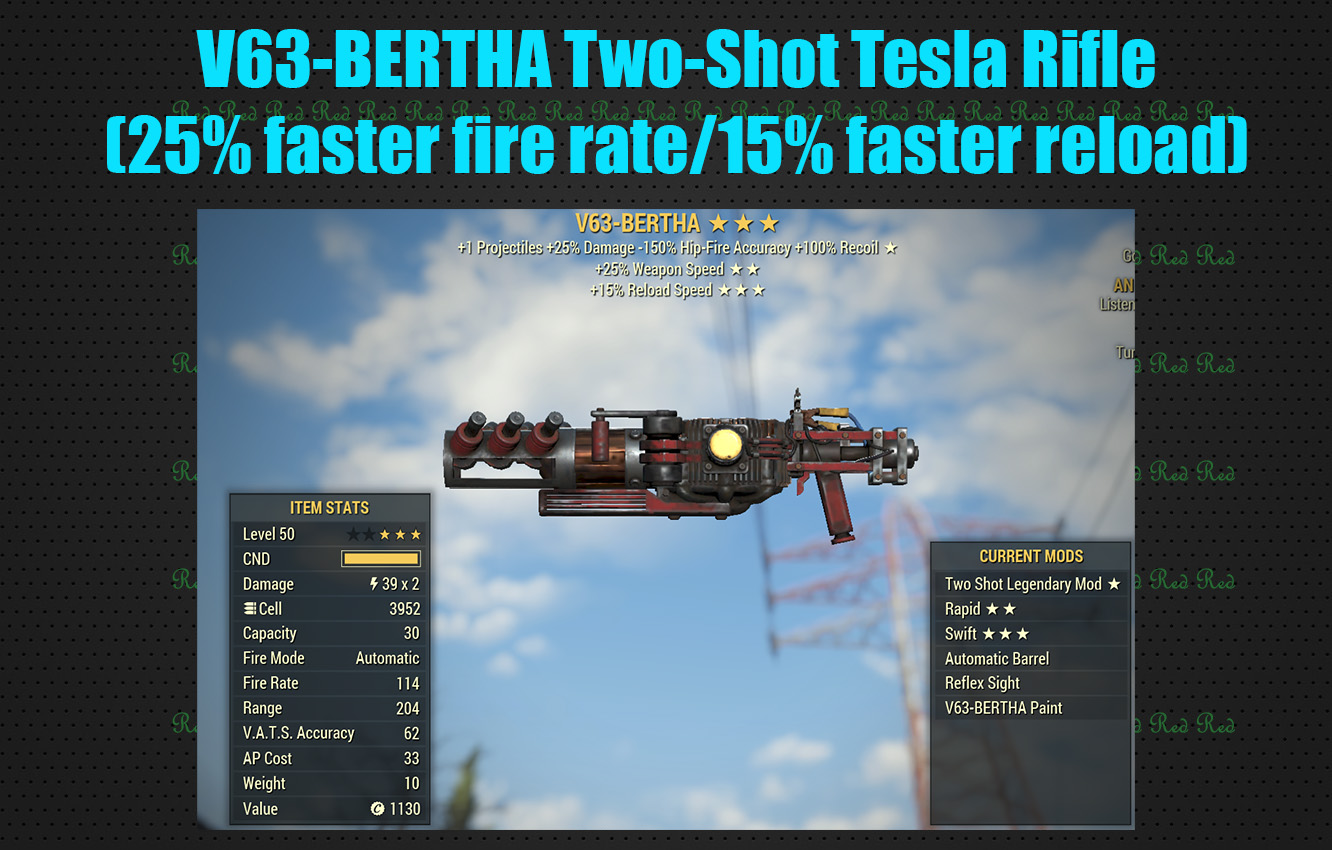Click the Cell ammo icon in Item Stats

coord(248,607)
